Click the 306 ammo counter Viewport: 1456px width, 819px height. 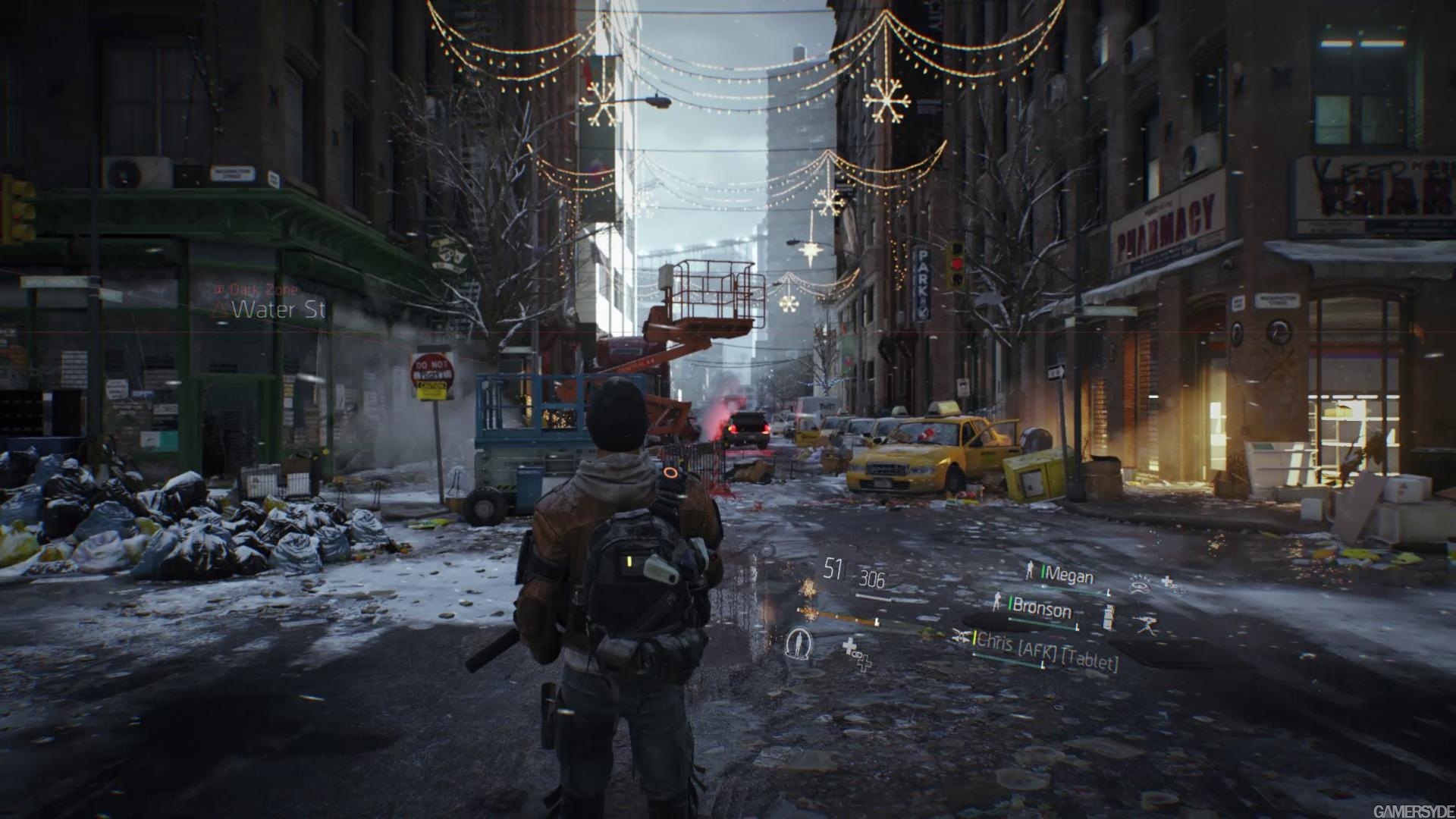point(872,578)
